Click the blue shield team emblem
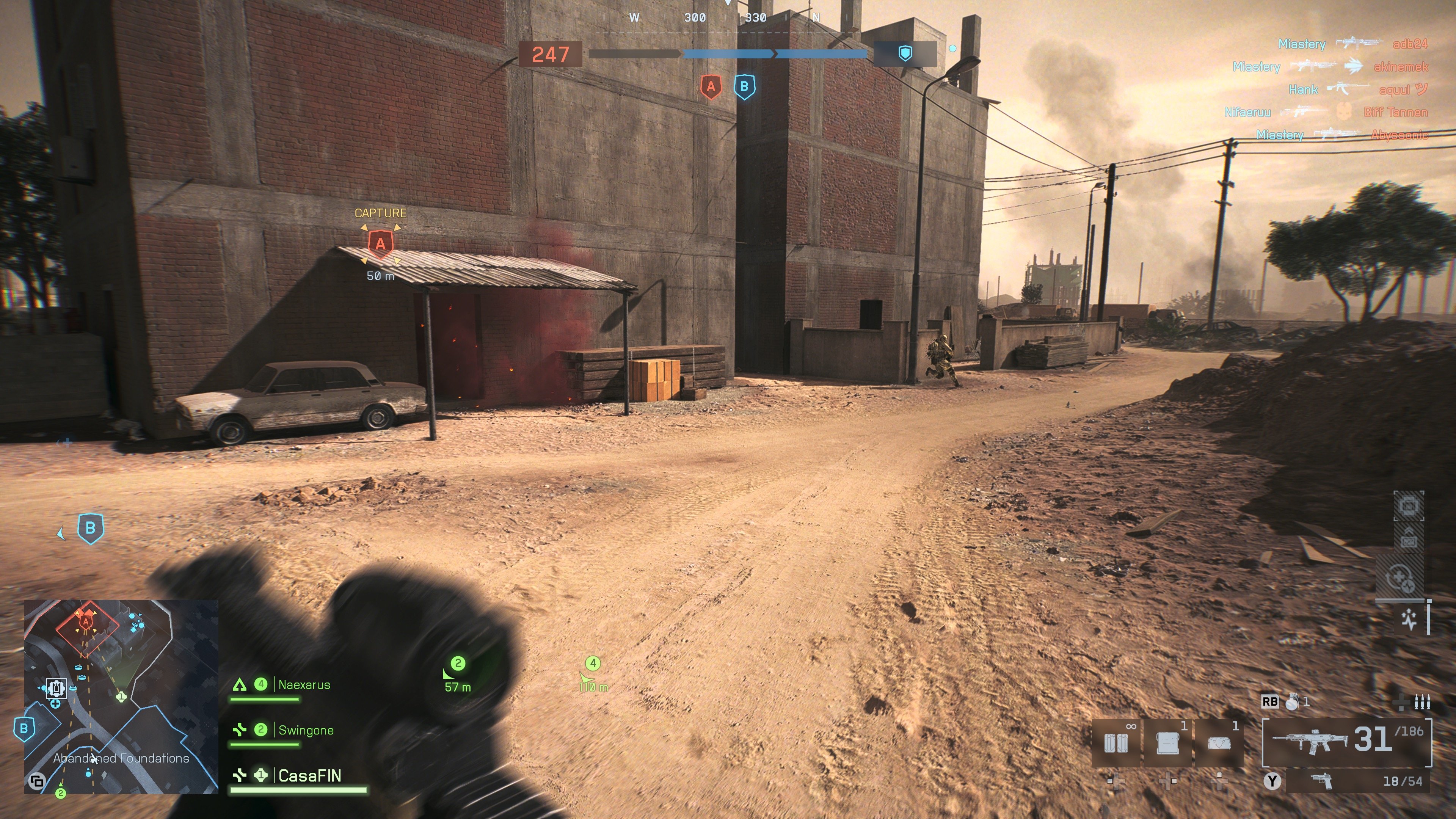This screenshot has width=1456, height=819. [x=905, y=54]
